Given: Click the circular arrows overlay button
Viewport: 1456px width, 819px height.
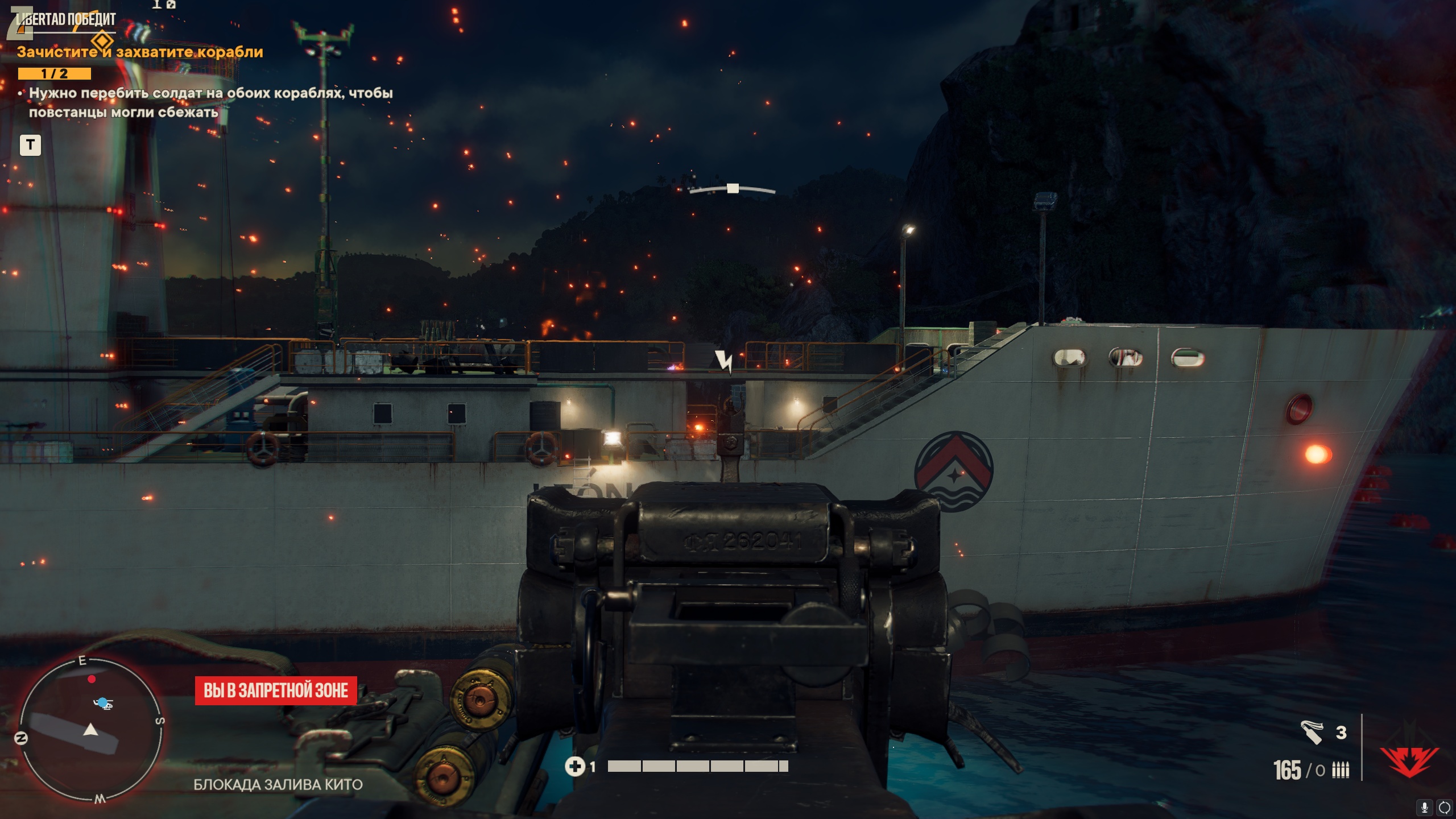Looking at the screenshot, I should coord(1444,807).
